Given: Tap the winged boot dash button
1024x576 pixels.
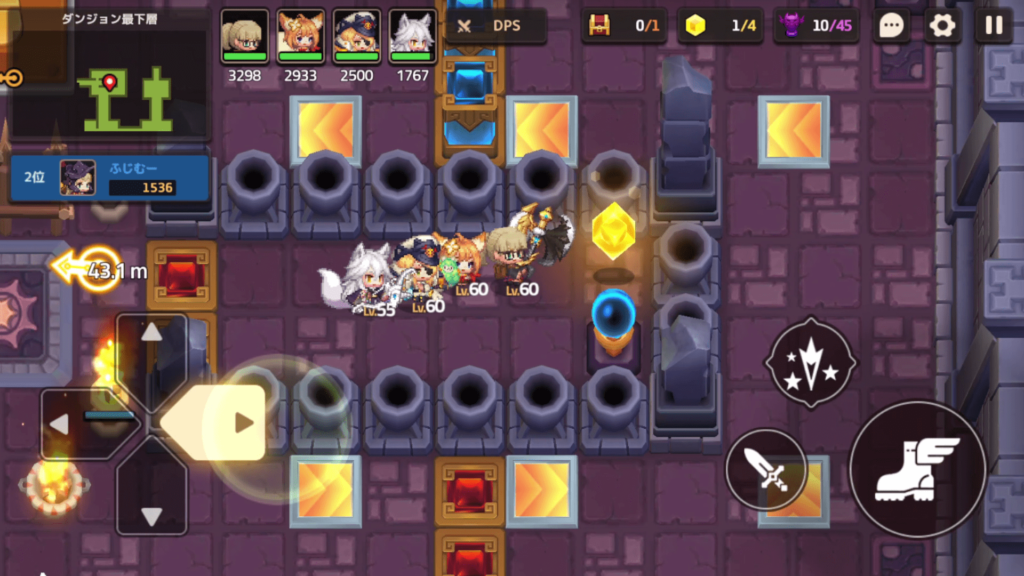Looking at the screenshot, I should (x=917, y=468).
